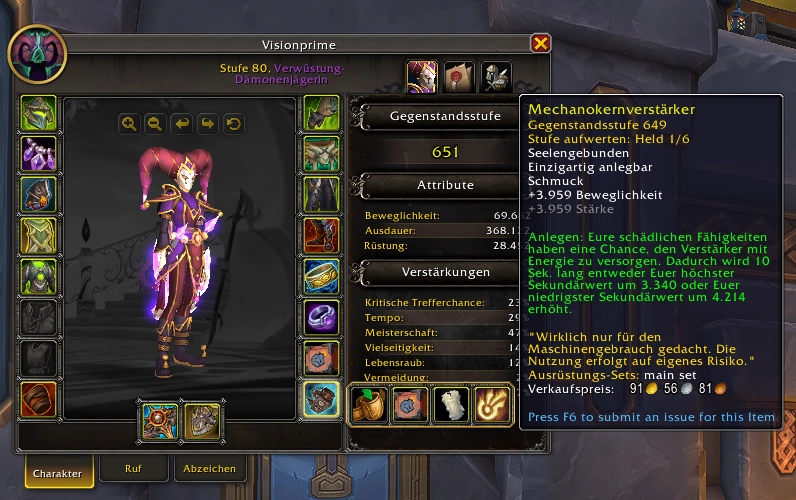The image size is (796, 500).
Task: Open the Ruf reputation tab
Action: [133, 468]
